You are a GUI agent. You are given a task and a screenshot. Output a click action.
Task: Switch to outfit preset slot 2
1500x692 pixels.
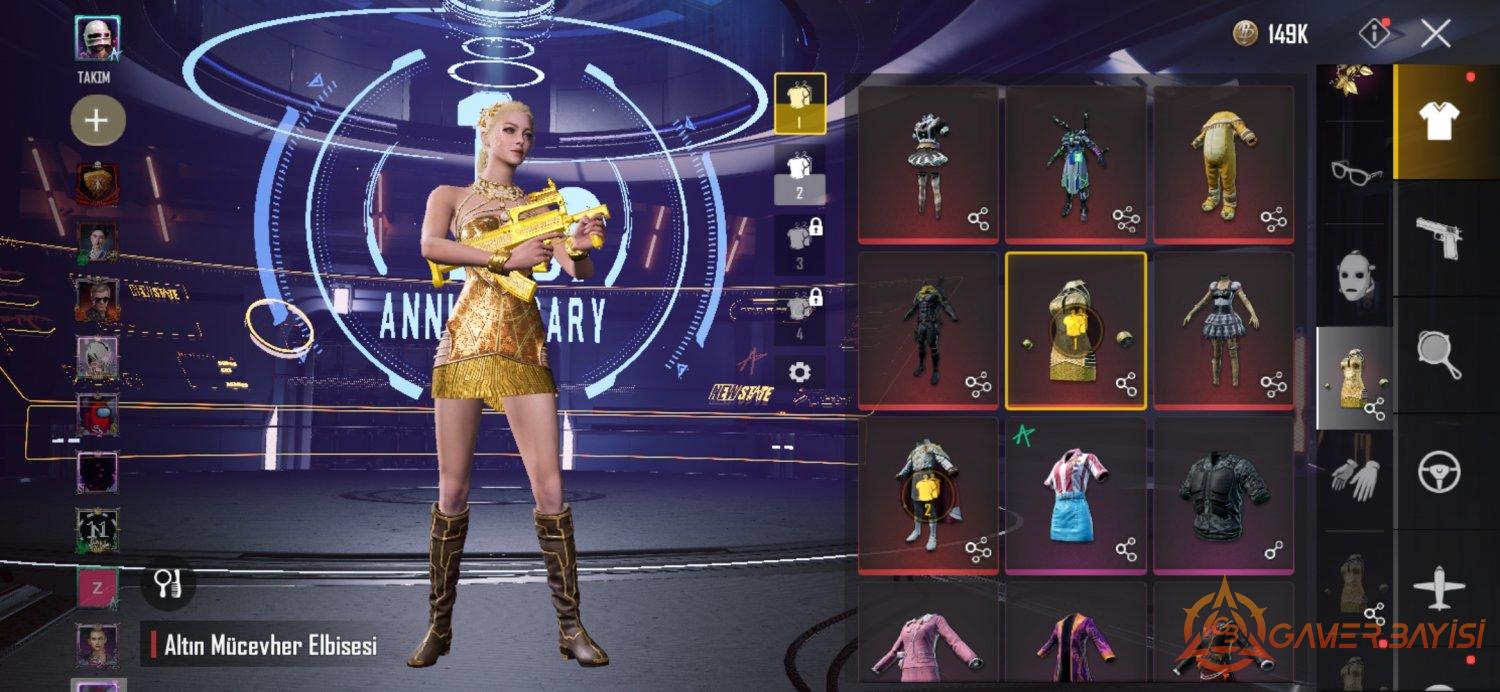(x=800, y=174)
